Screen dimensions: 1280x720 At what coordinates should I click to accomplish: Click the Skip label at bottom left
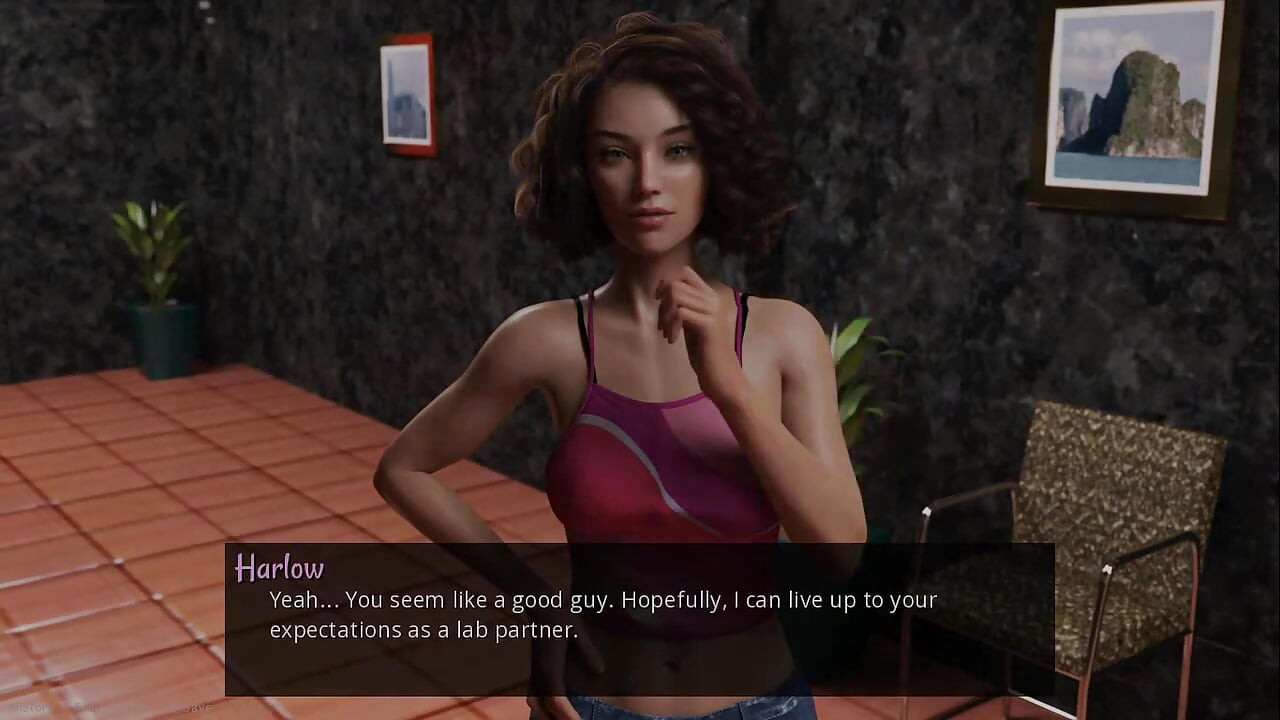[85, 706]
